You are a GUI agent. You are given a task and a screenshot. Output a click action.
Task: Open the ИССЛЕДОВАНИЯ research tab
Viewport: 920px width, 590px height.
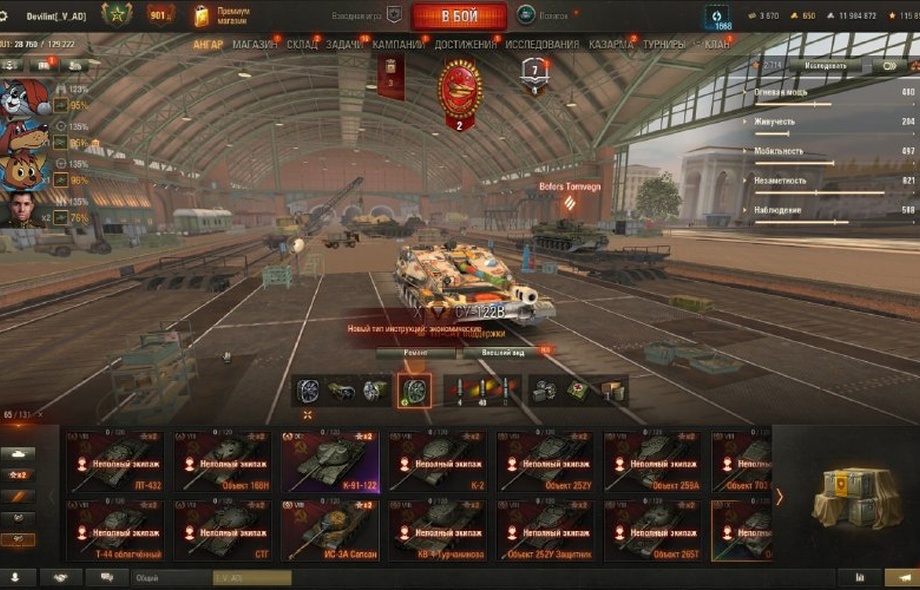click(541, 45)
